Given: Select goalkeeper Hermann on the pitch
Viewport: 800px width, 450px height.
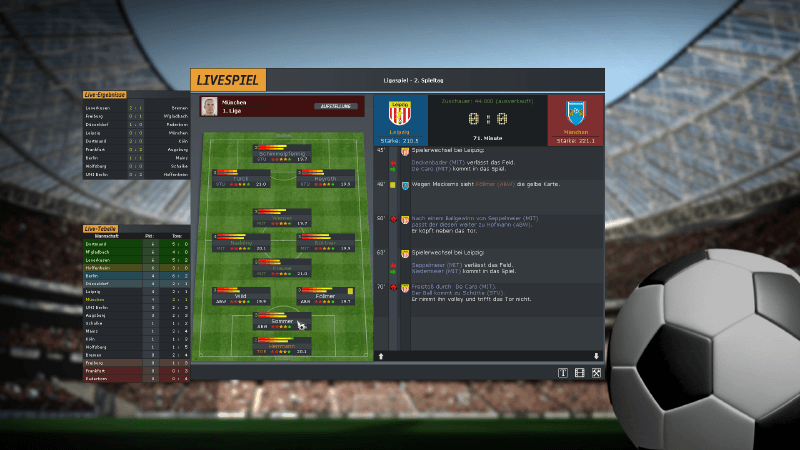Looking at the screenshot, I should [282, 348].
